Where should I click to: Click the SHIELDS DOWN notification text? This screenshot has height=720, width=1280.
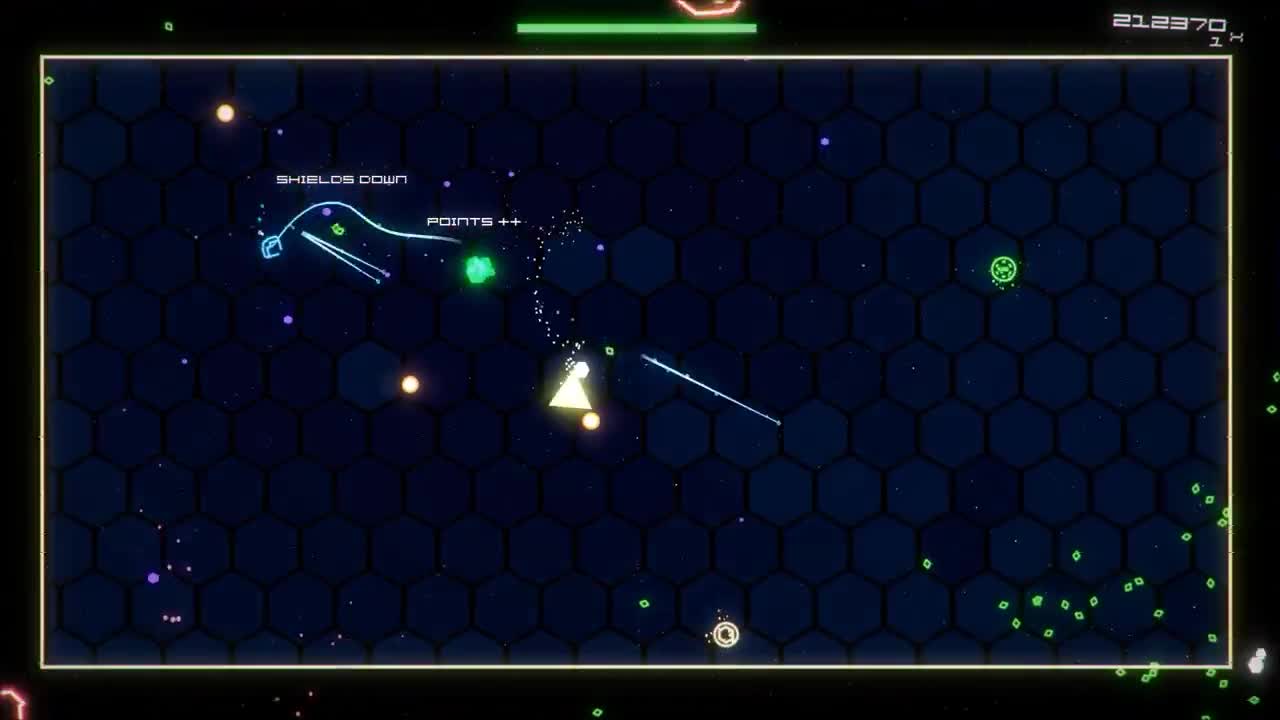click(341, 180)
